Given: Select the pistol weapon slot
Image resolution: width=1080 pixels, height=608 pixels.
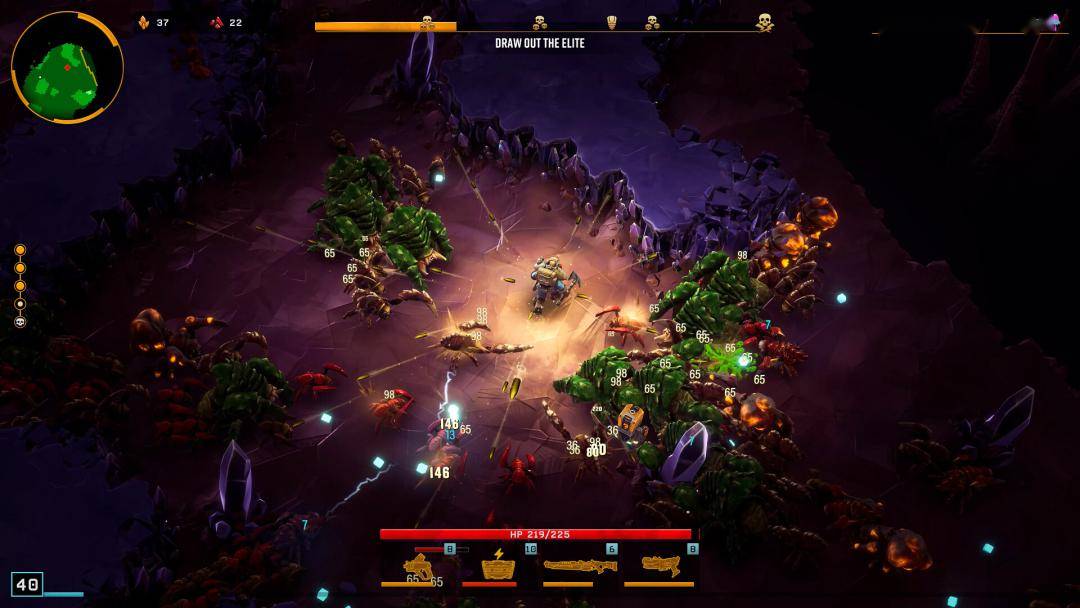Looking at the screenshot, I should pos(420,567).
